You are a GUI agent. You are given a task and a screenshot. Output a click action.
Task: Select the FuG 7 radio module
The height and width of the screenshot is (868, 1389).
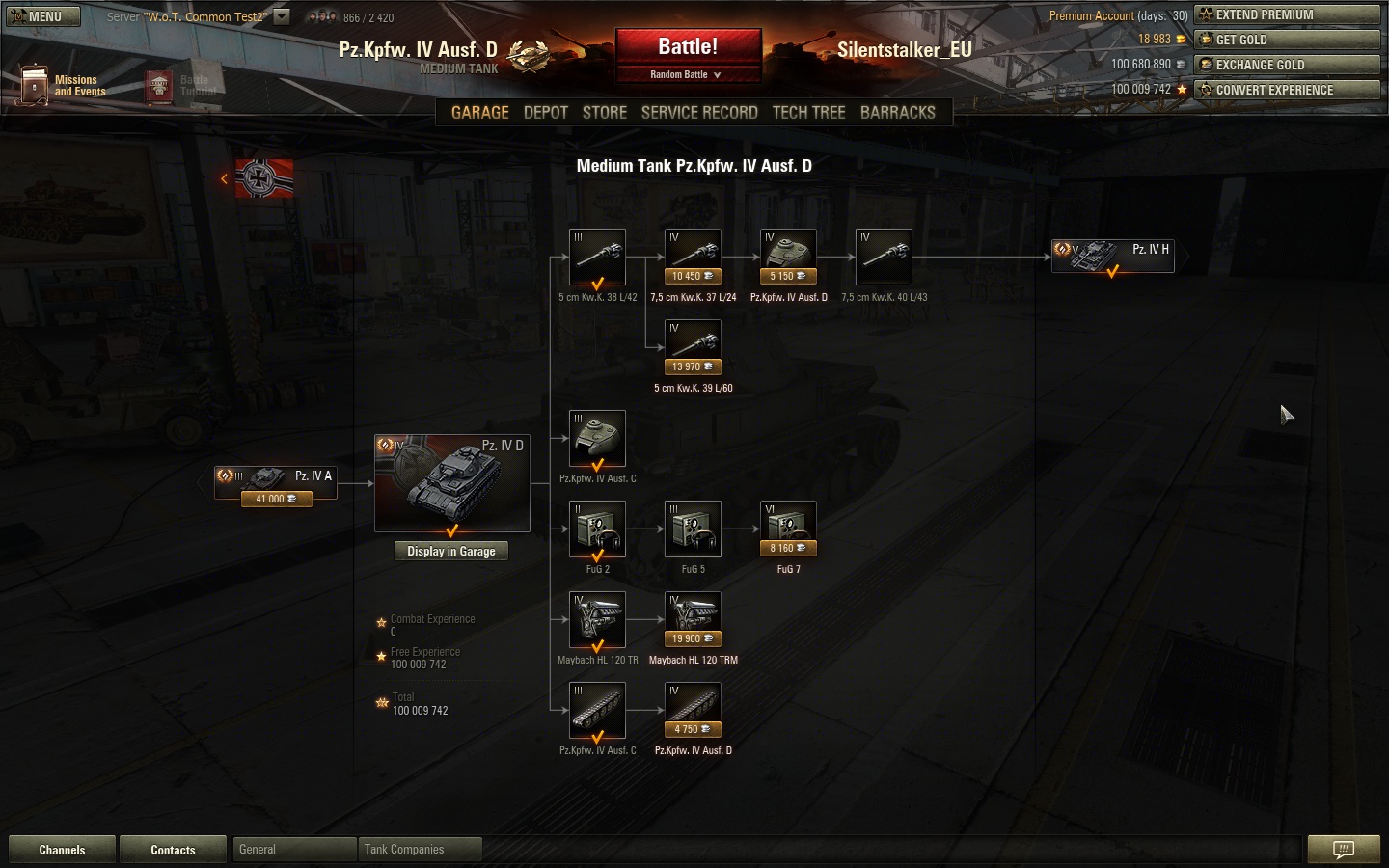pyautogui.click(x=789, y=530)
